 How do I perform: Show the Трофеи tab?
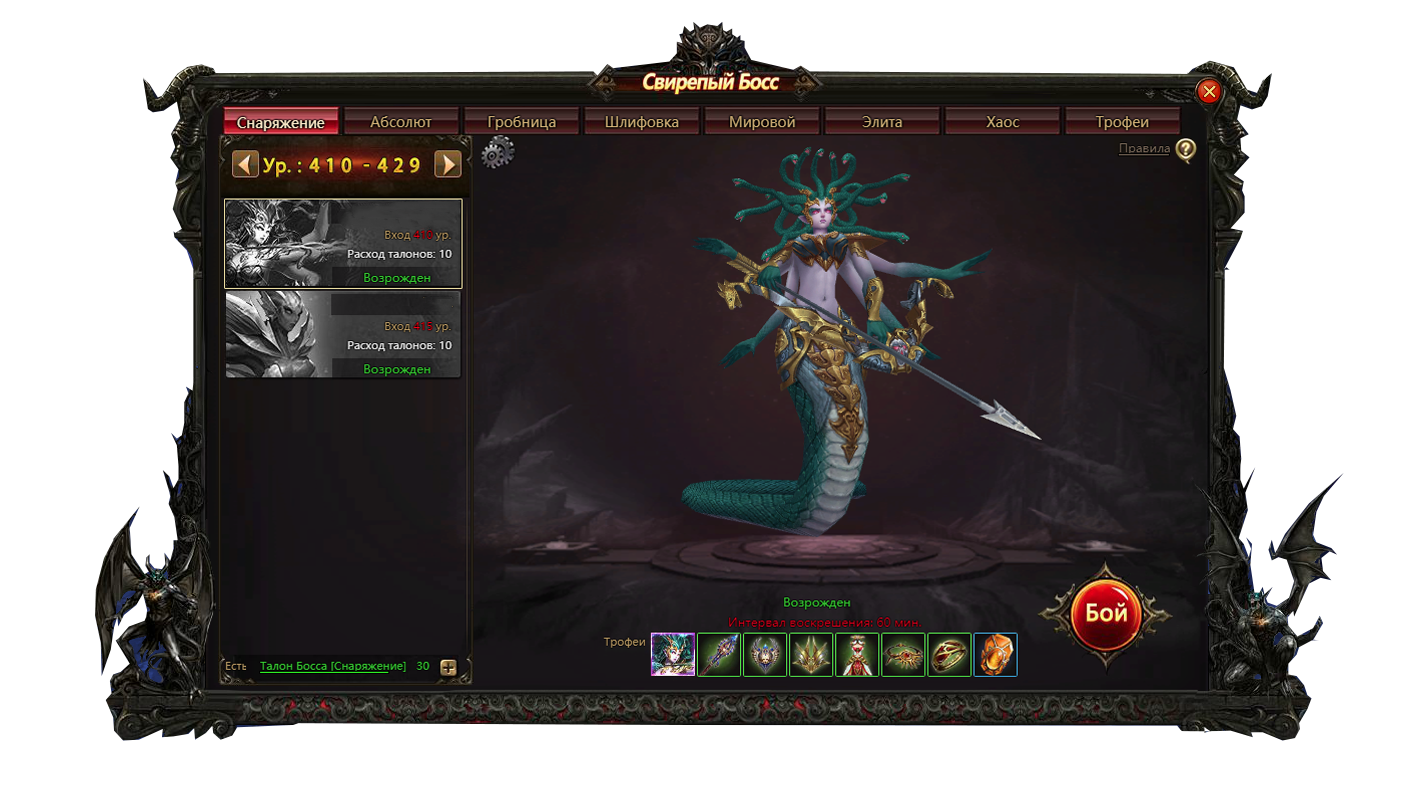coord(1122,122)
